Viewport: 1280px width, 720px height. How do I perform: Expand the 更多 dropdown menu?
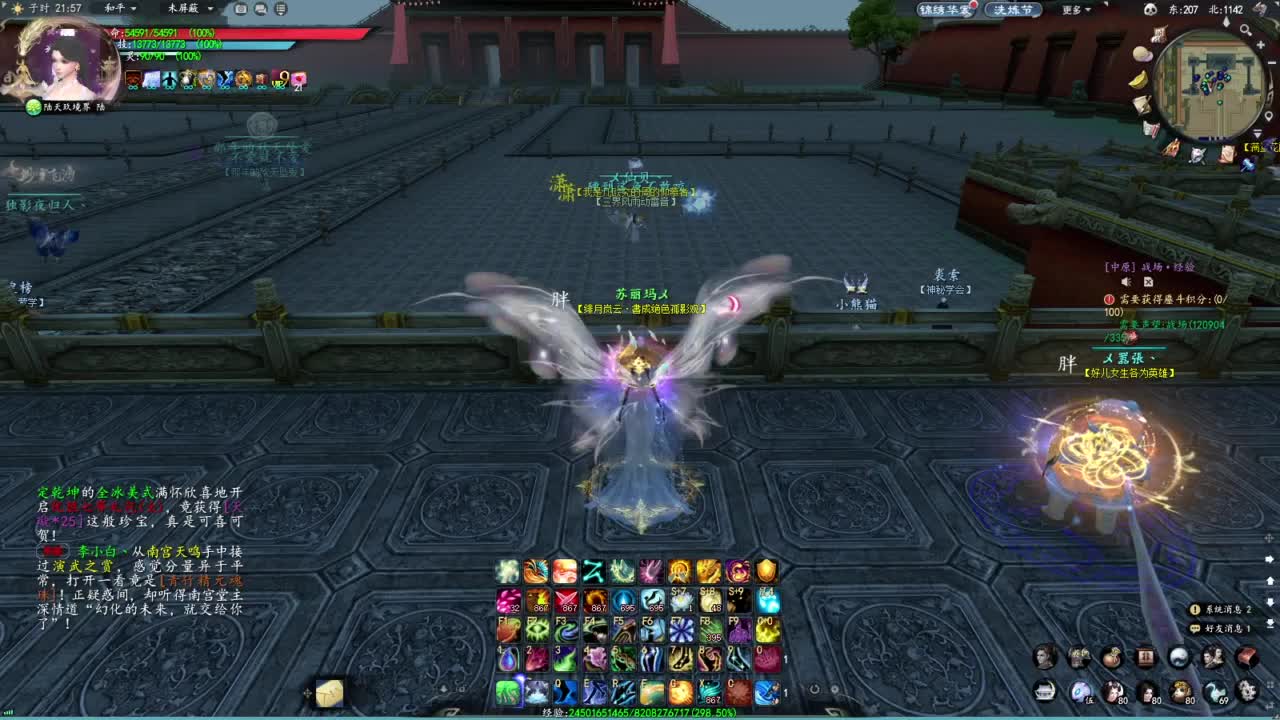pyautogui.click(x=1073, y=9)
